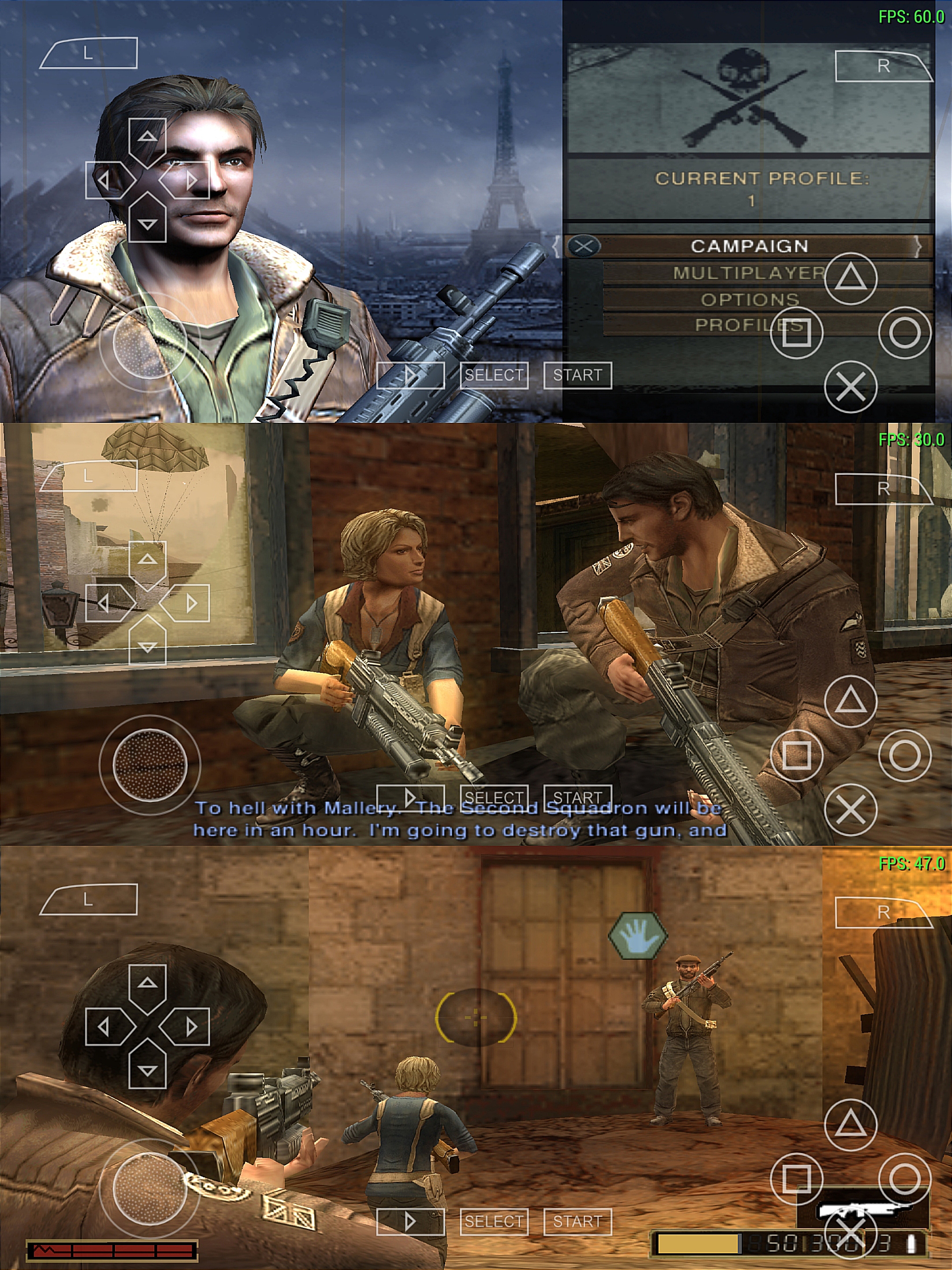The height and width of the screenshot is (1270, 952).
Task: Select the CAMPAIGN menu entry
Action: click(749, 247)
